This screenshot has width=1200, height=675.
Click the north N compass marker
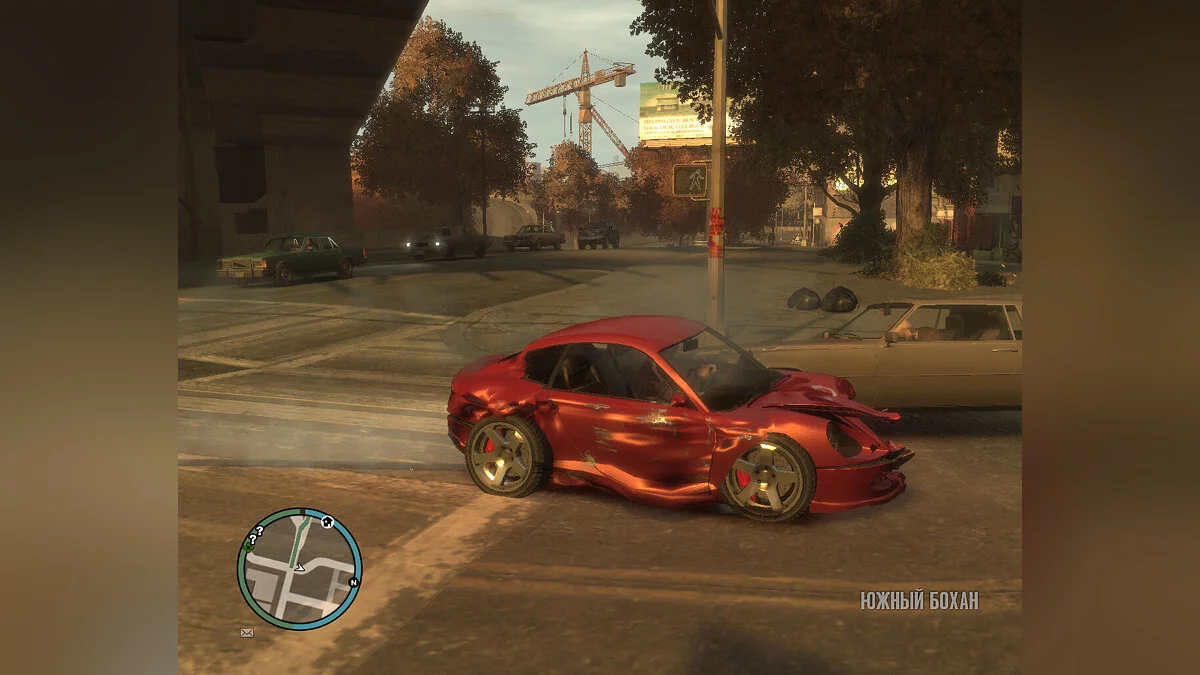353,582
